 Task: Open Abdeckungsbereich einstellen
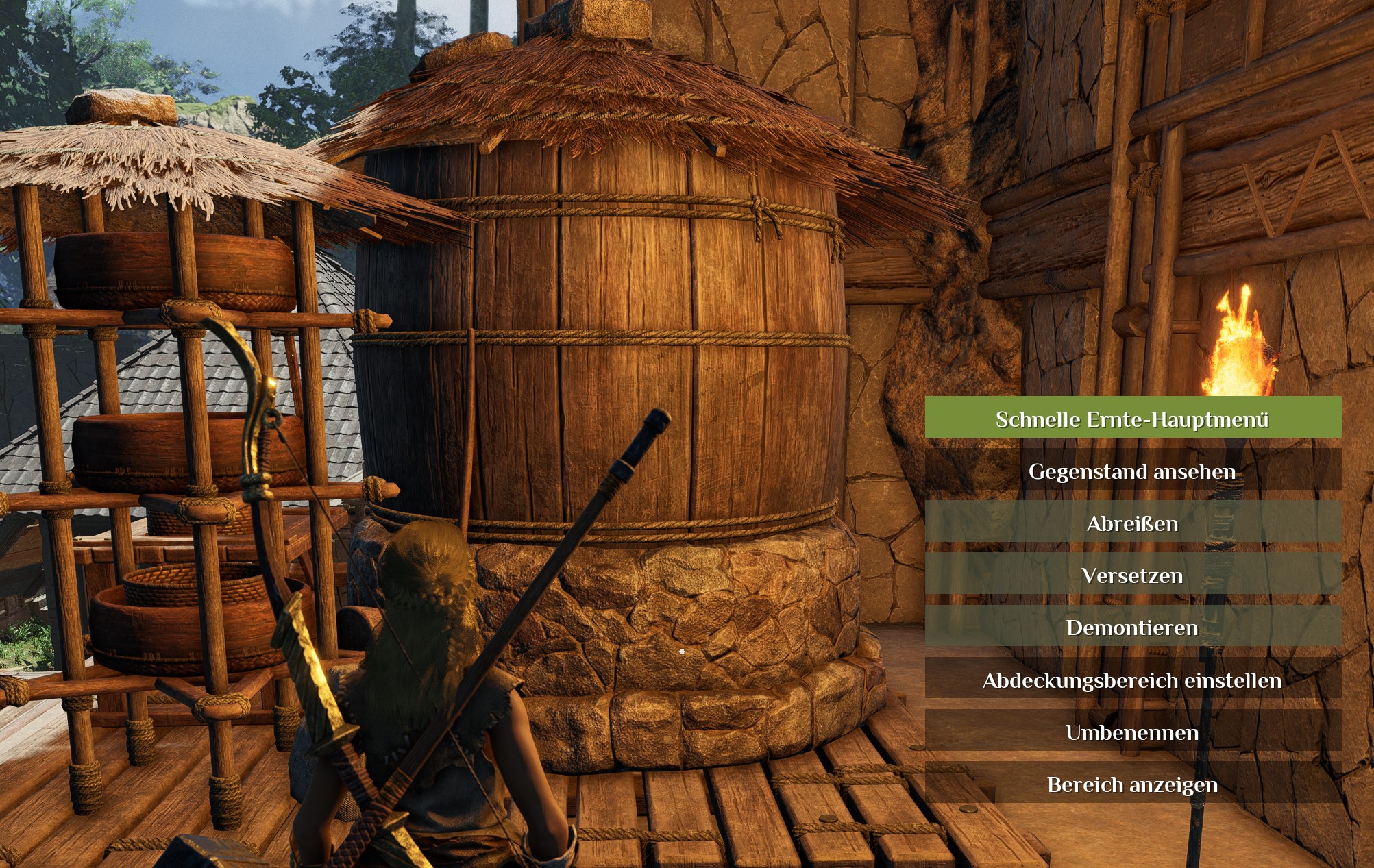1132,680
